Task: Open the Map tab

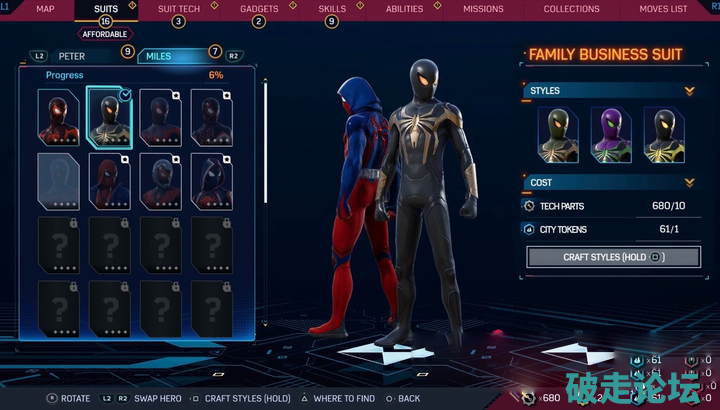Action: [45, 9]
